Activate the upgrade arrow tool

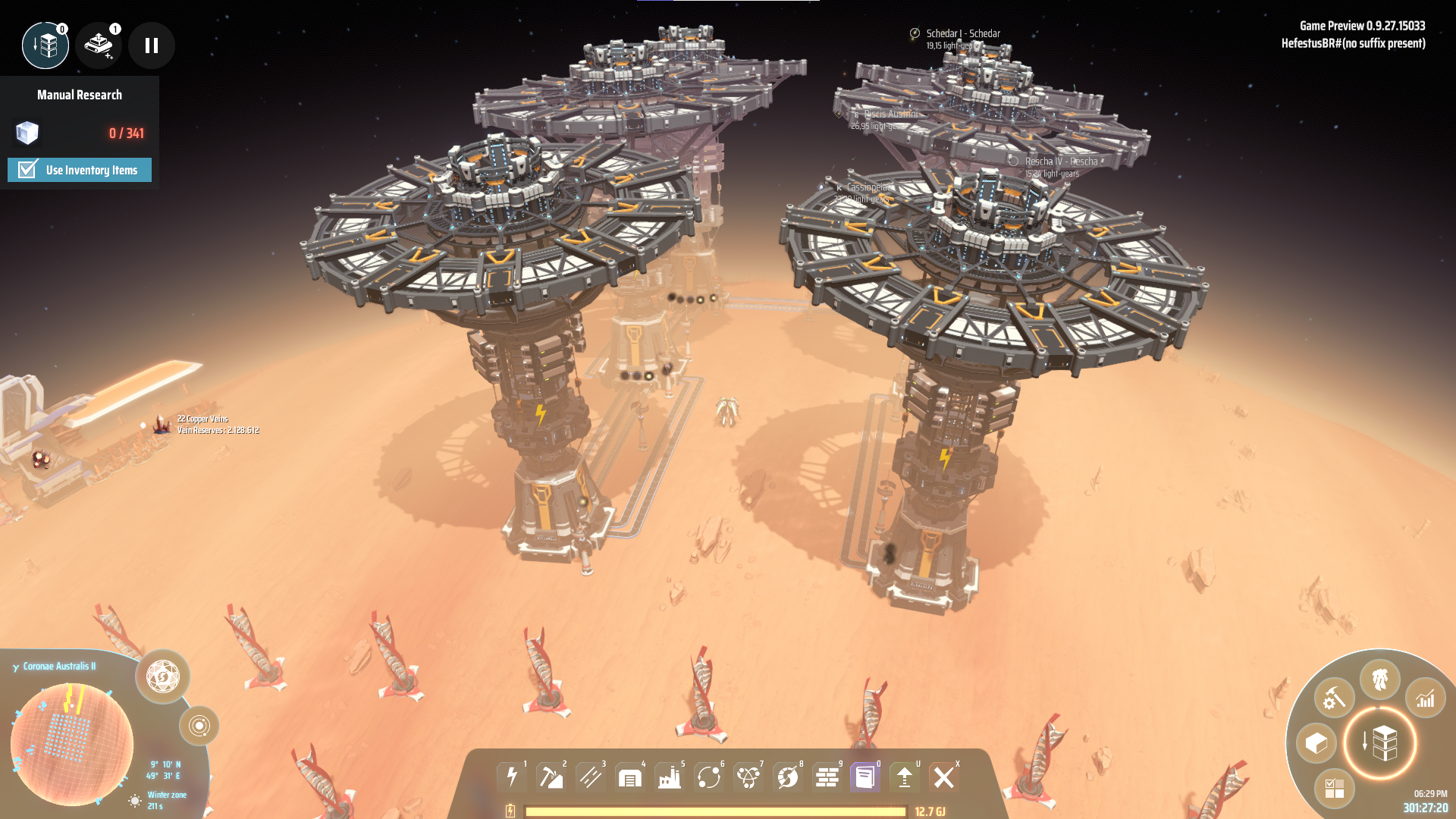[905, 777]
